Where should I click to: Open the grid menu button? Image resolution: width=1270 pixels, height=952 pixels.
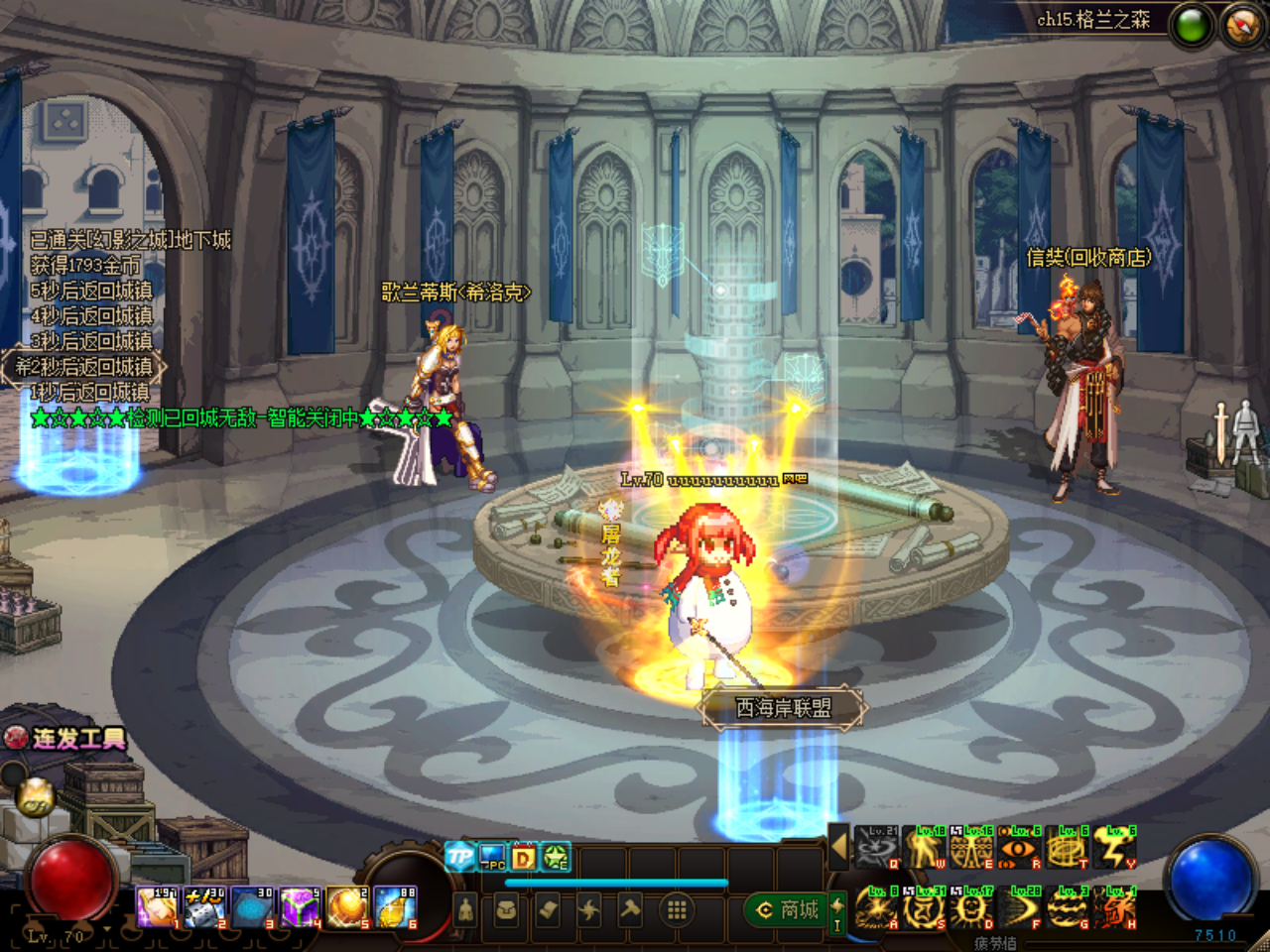pos(677,909)
